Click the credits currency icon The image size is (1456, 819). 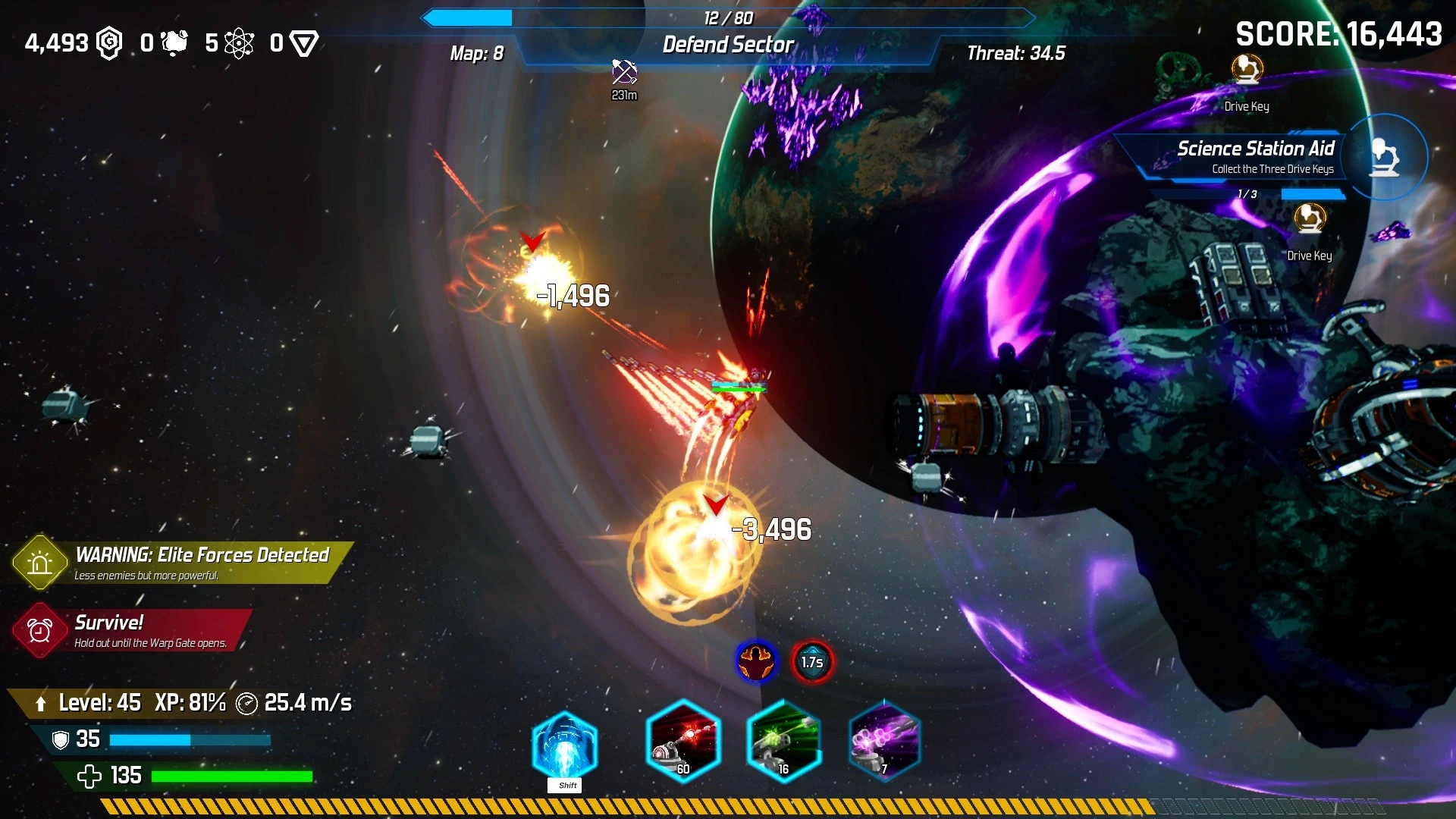[110, 43]
